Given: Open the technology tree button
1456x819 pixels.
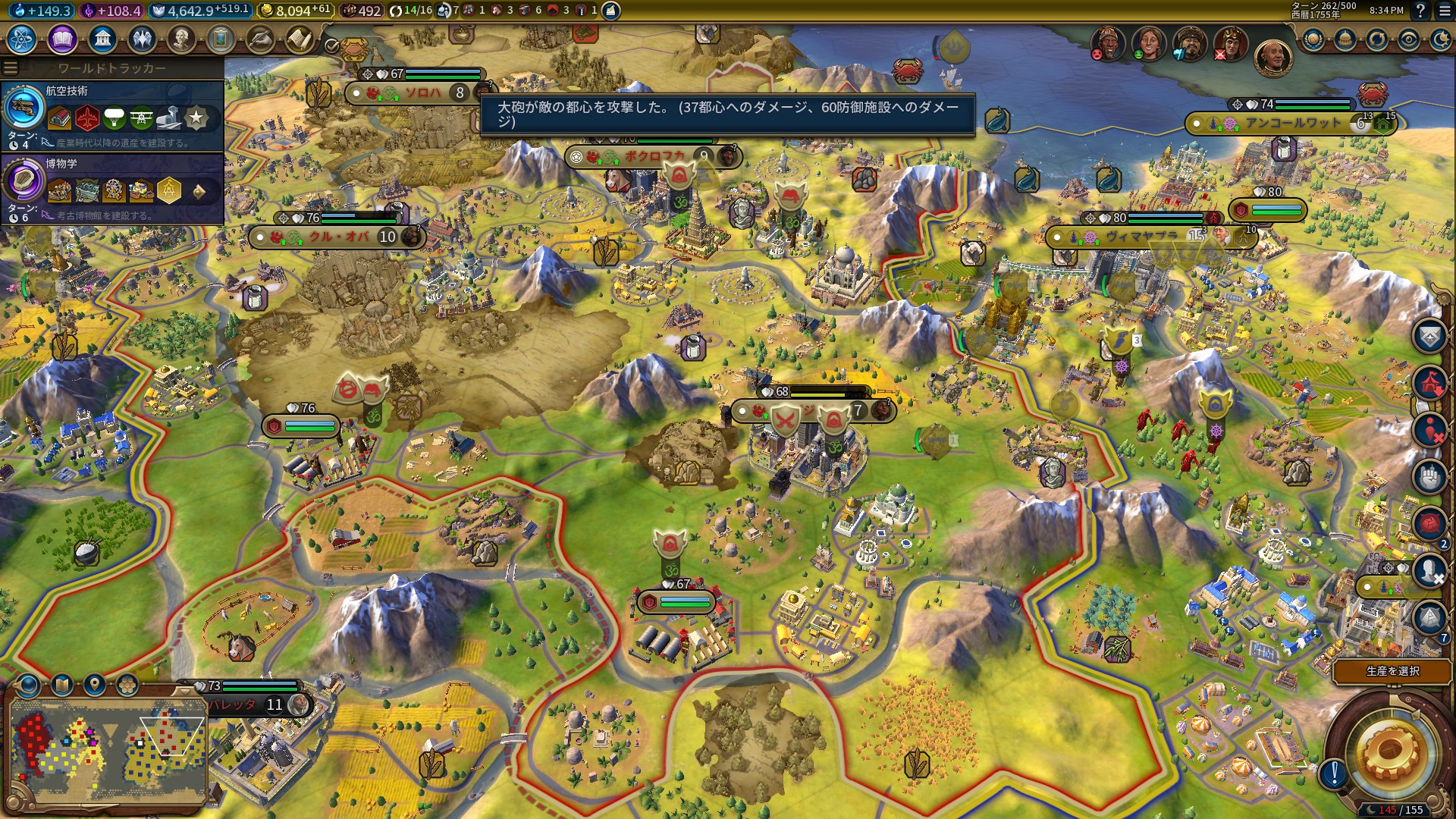Looking at the screenshot, I should pyautogui.click(x=22, y=39).
